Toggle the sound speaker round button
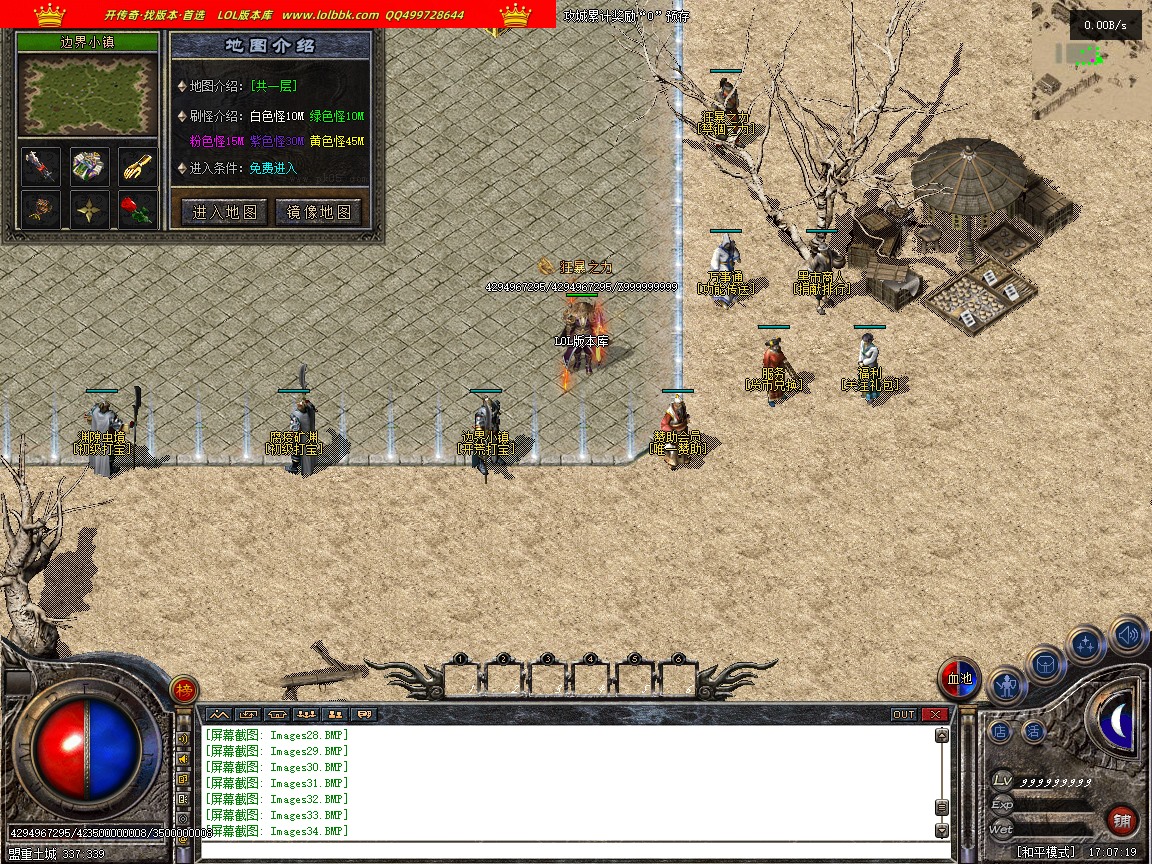Image resolution: width=1152 pixels, height=864 pixels. (1128, 634)
